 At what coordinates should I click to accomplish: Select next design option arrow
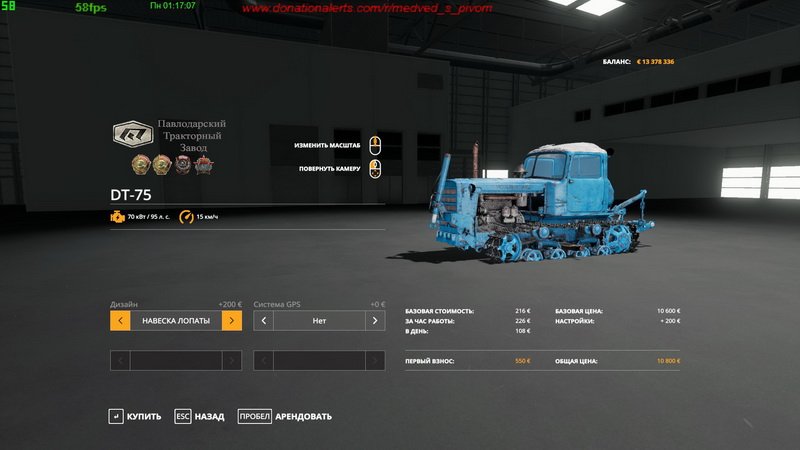(x=231, y=321)
